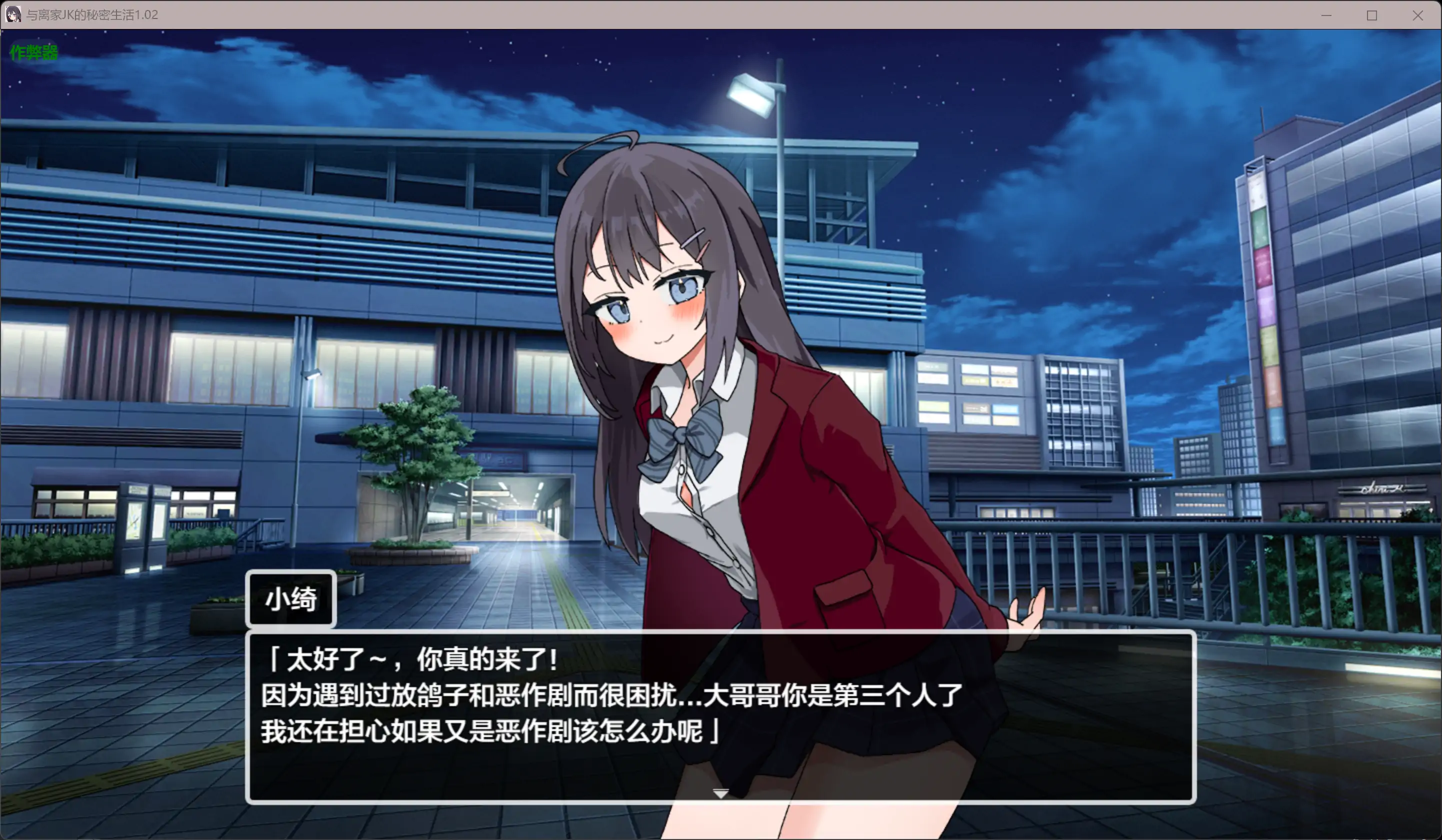Minimize the game window
The width and height of the screenshot is (1442, 840).
1326,15
